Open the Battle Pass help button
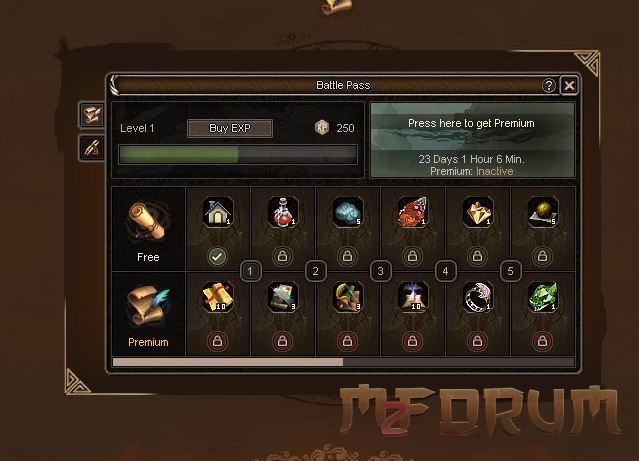The height and width of the screenshot is (461, 639). coord(549,86)
